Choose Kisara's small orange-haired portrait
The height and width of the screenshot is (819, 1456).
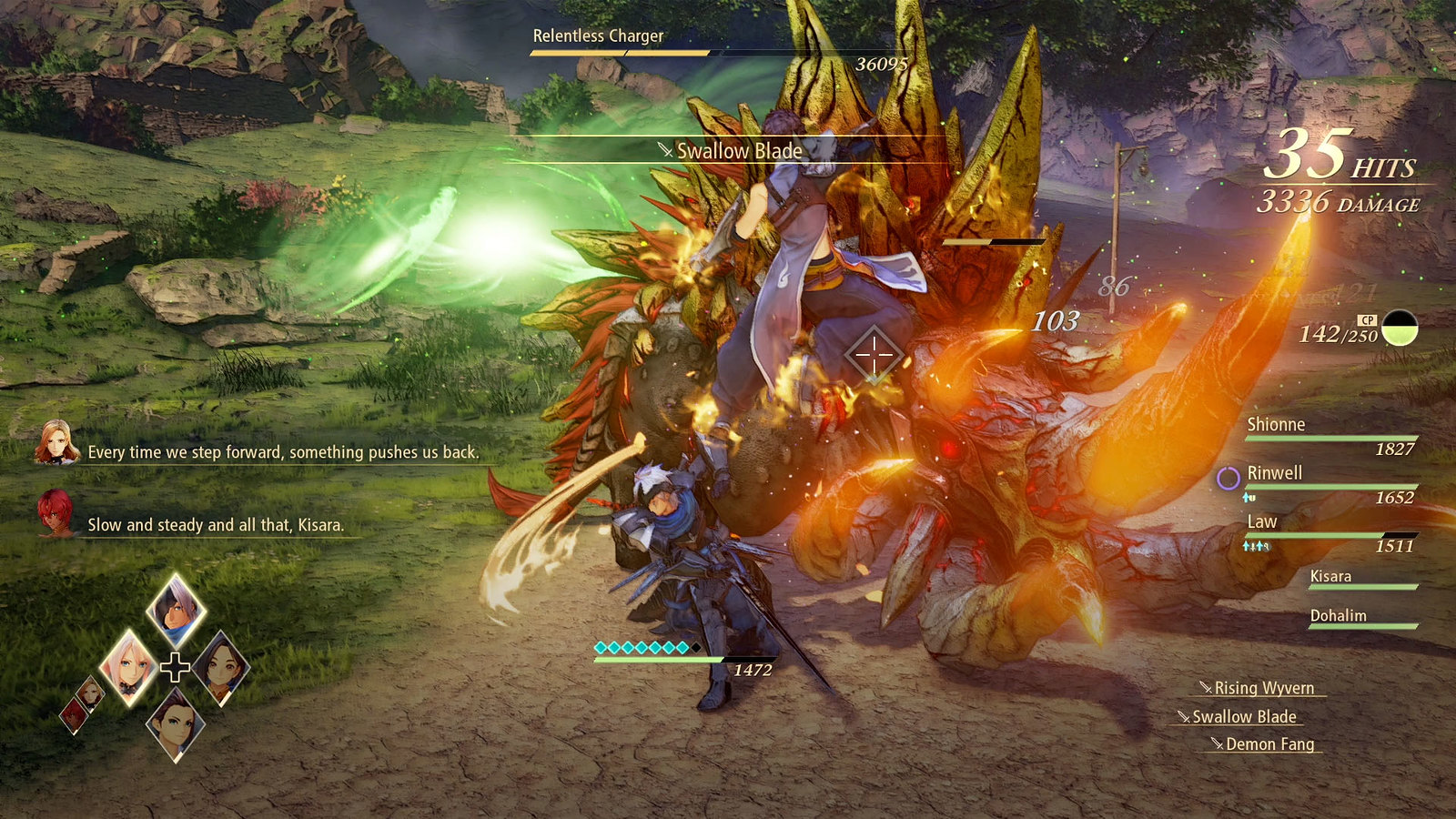tap(90, 694)
